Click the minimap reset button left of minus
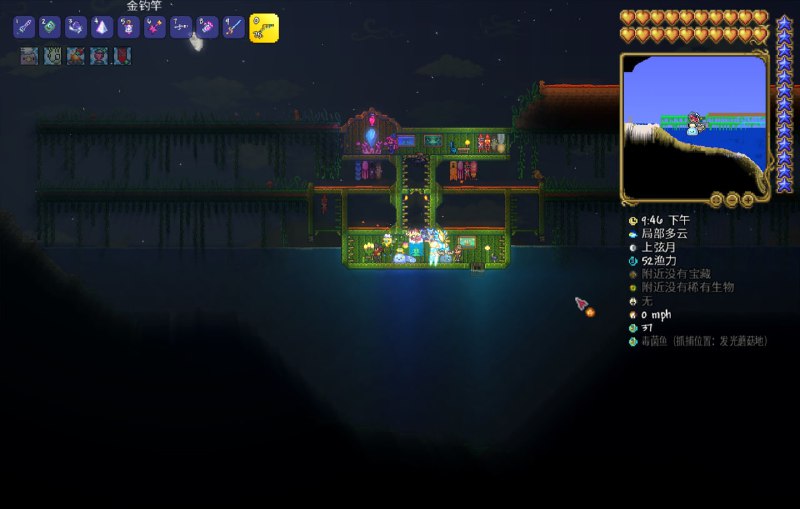 (x=716, y=199)
